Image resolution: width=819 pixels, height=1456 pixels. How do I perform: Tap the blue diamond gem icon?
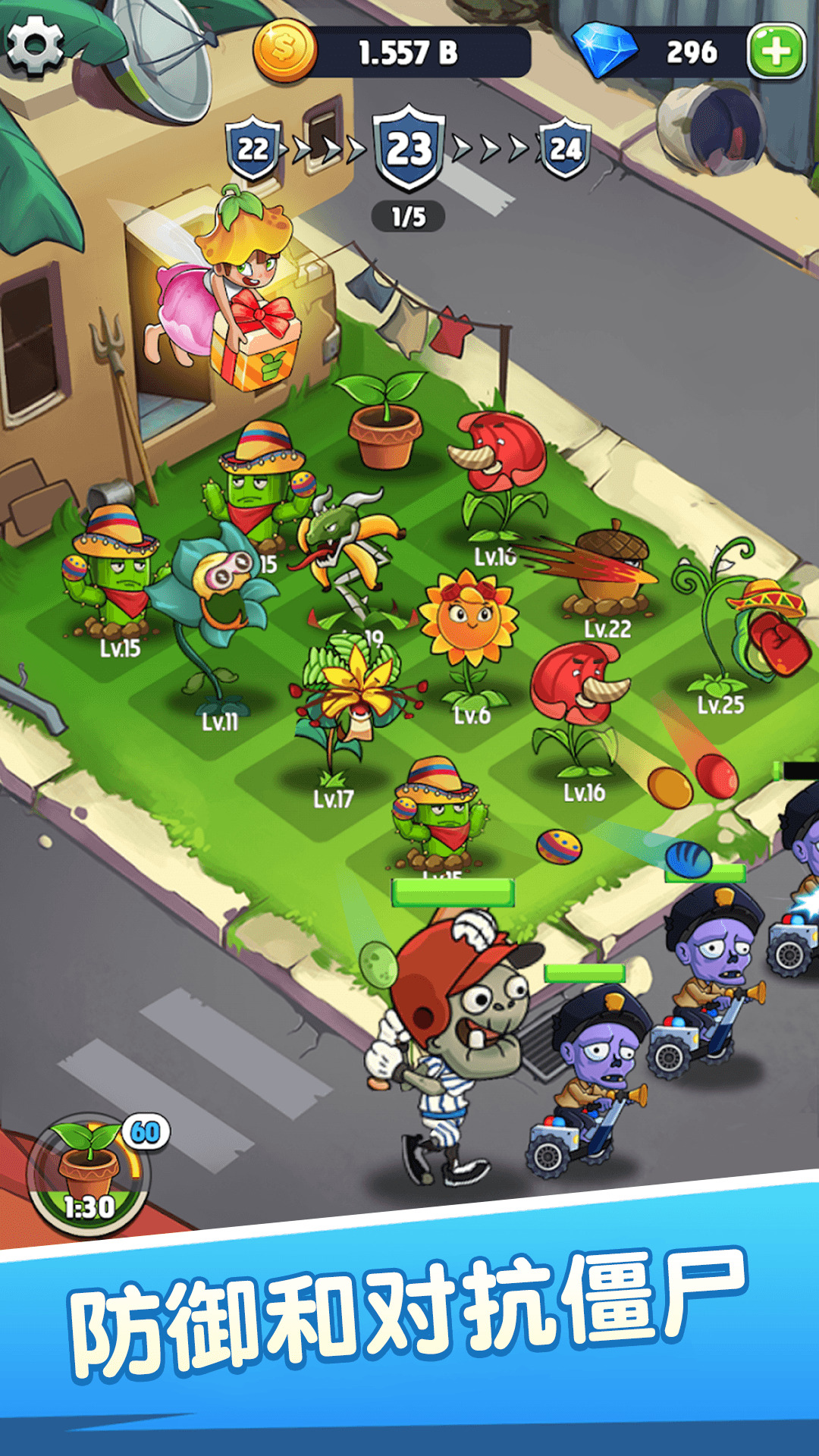[605, 50]
